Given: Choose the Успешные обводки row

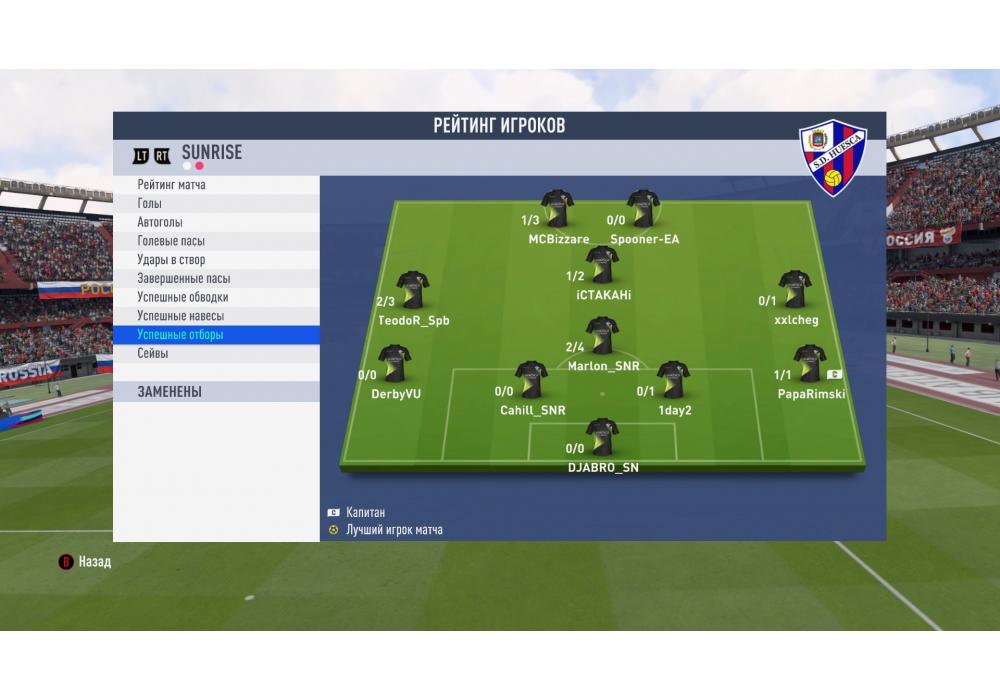Looking at the screenshot, I should click(x=216, y=297).
